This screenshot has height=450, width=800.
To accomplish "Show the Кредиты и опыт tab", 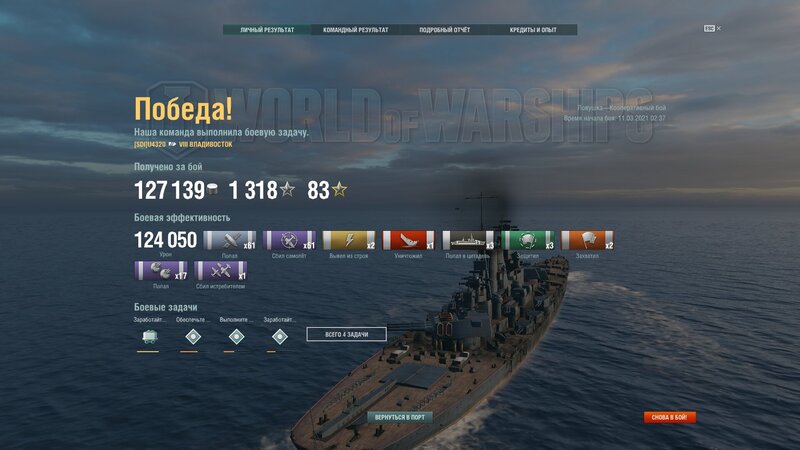I will coord(532,30).
